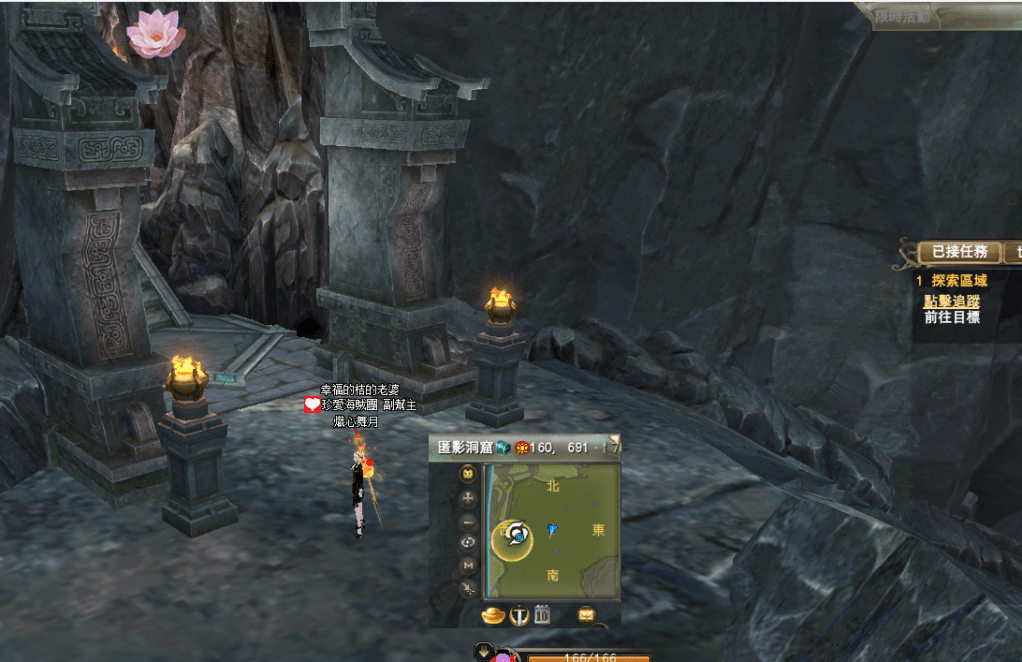Open the sword emblem icon below minimap
This screenshot has width=1022, height=662.
[519, 615]
